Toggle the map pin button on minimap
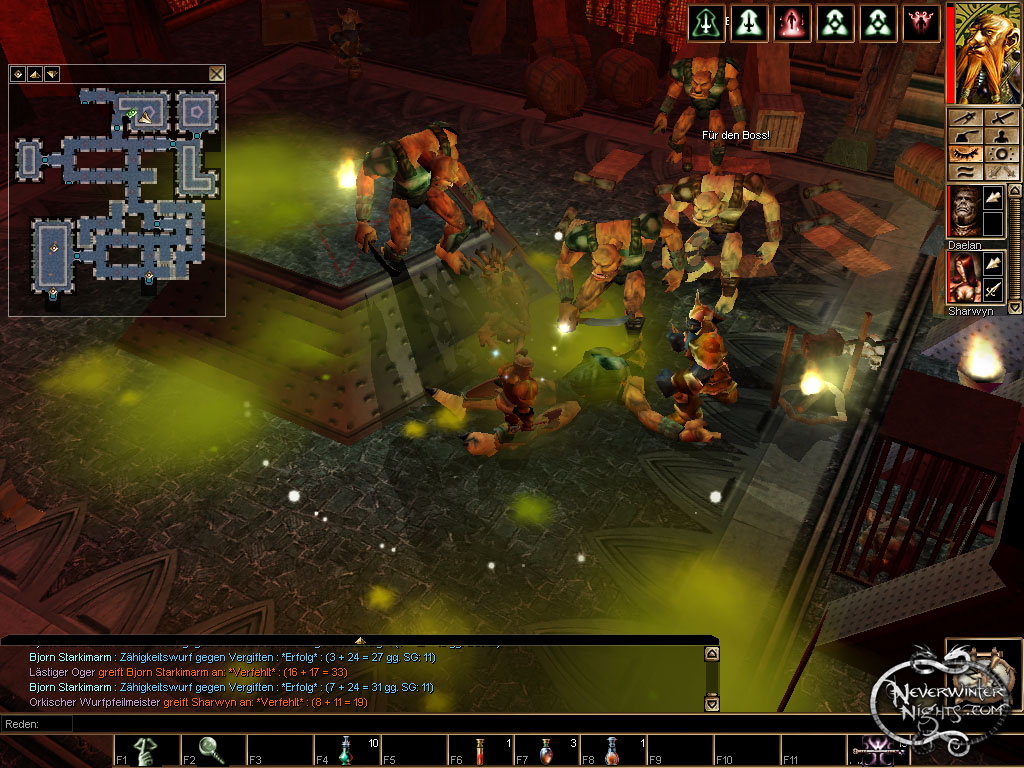 coord(17,73)
